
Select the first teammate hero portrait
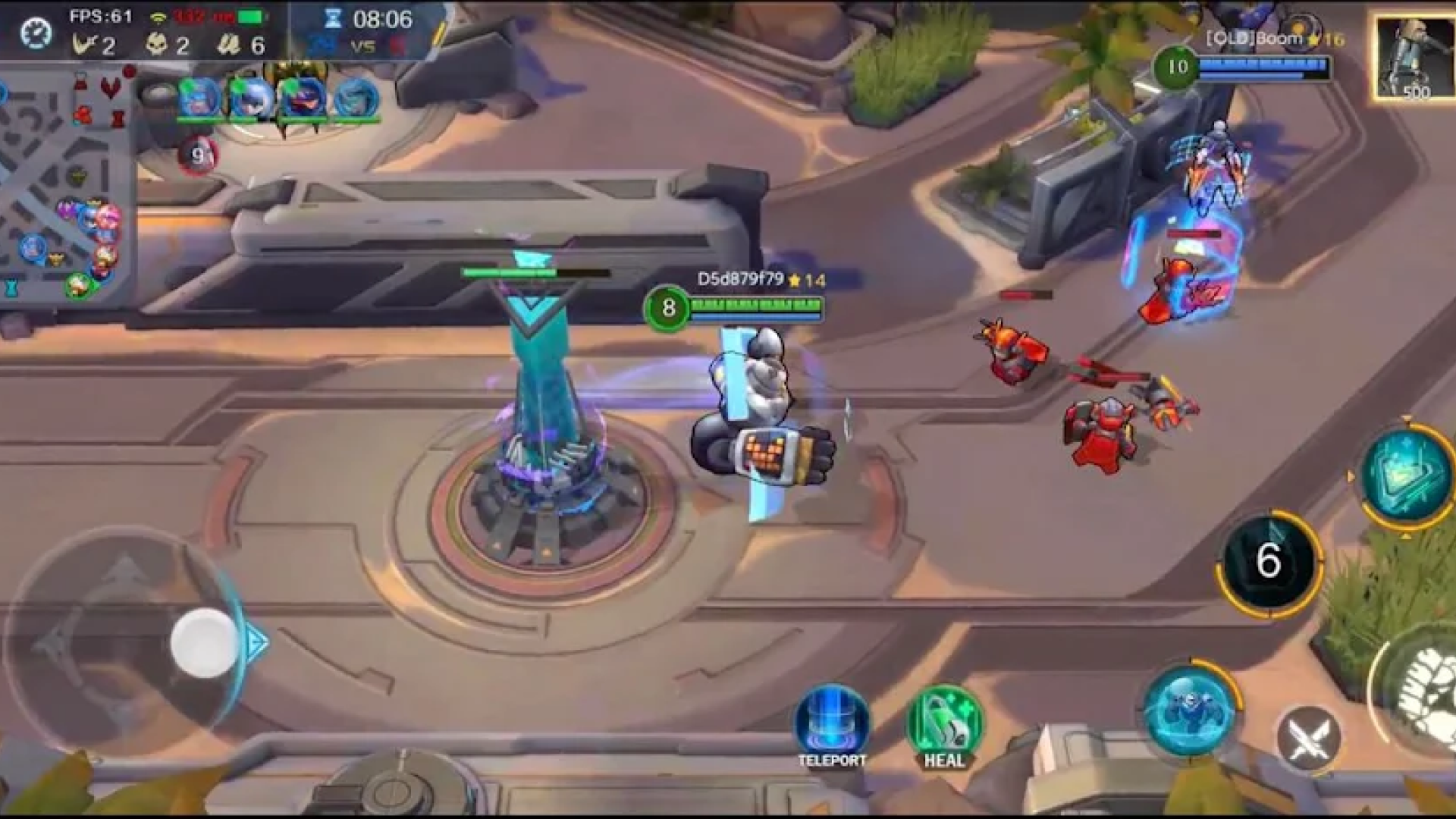(x=199, y=99)
